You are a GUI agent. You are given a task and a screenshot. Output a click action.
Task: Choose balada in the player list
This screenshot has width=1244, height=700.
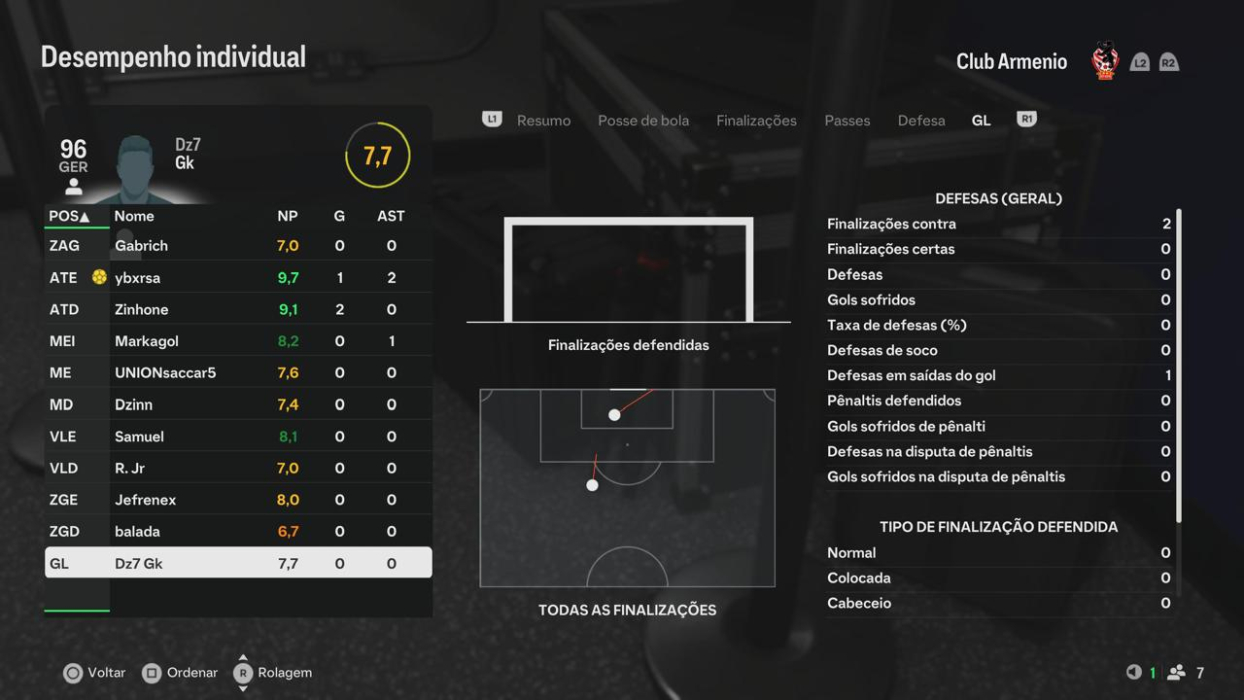[x=238, y=532]
